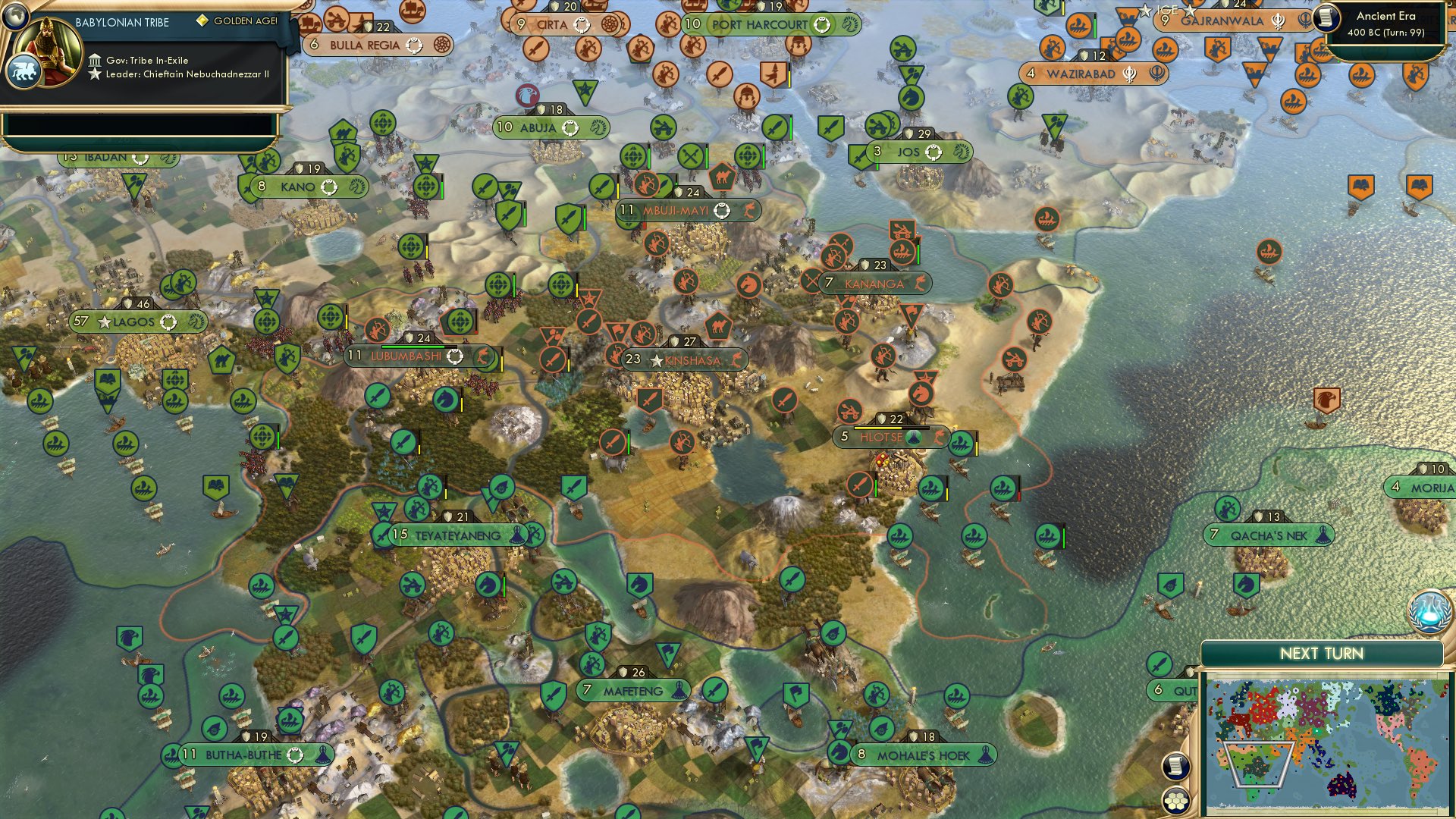Click Australia's region on the minimap
The width and height of the screenshot is (1456, 819).
point(1342,783)
